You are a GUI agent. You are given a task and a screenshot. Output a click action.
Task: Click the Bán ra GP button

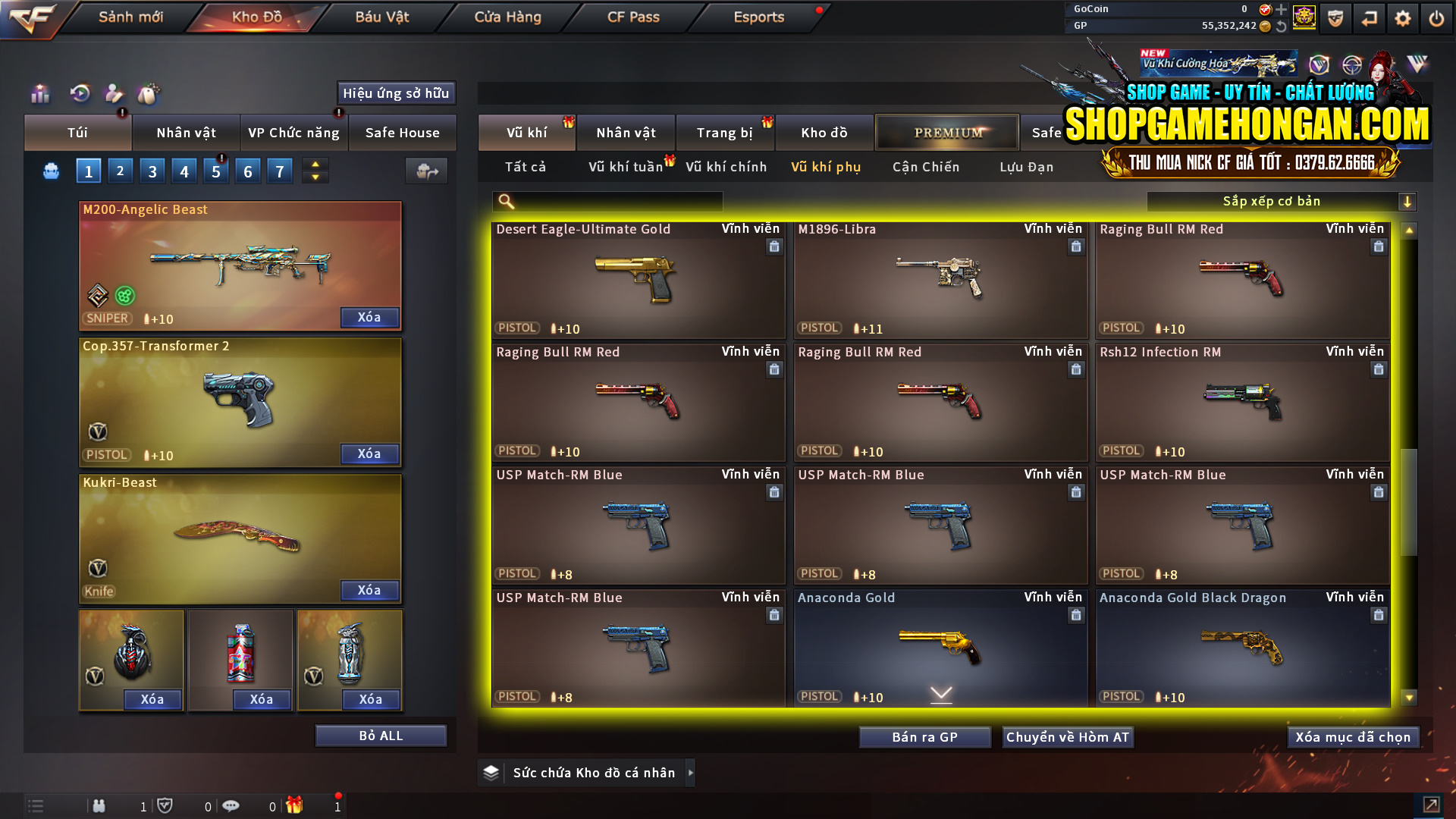924,736
